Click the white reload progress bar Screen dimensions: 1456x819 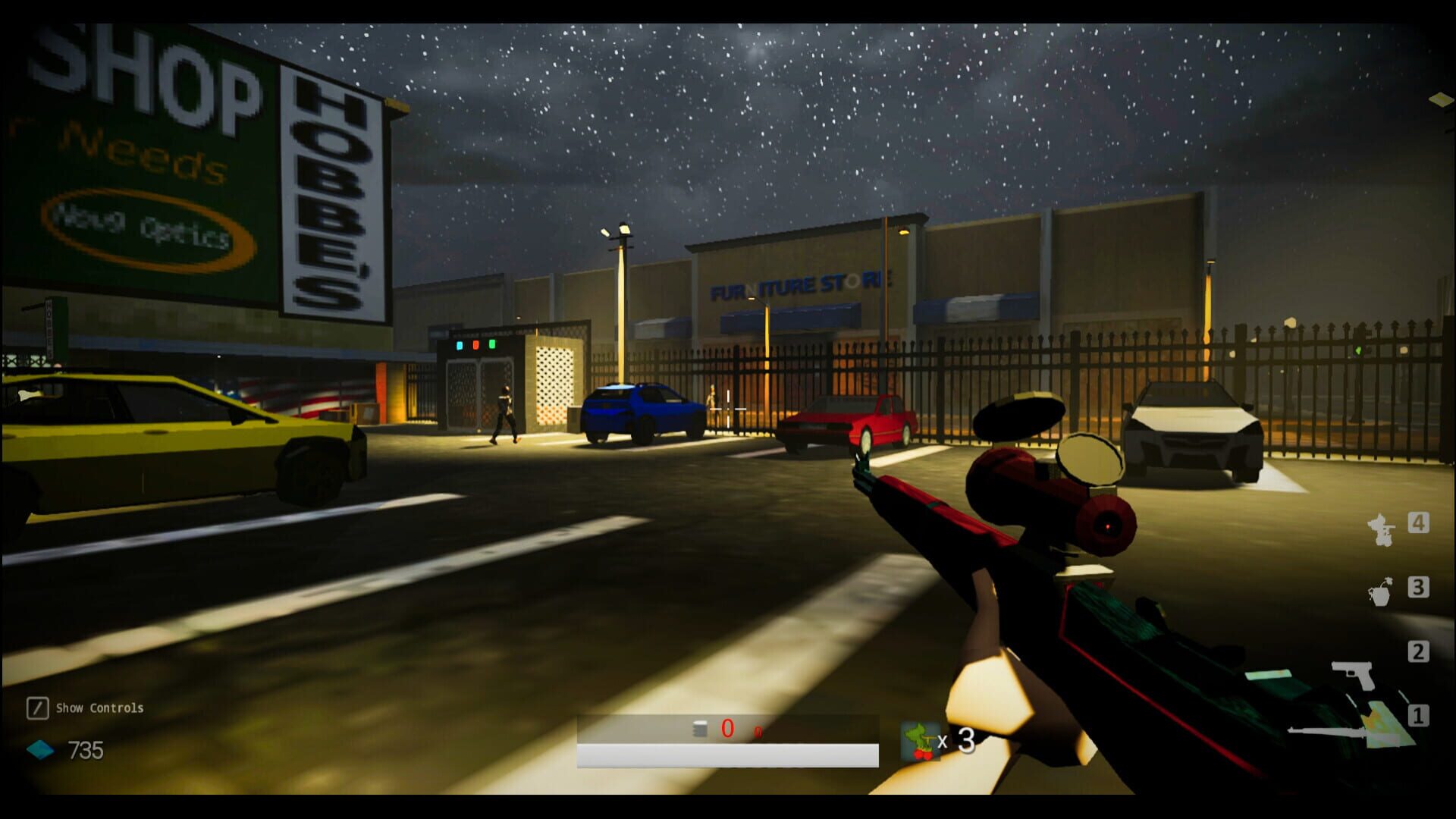[726, 754]
